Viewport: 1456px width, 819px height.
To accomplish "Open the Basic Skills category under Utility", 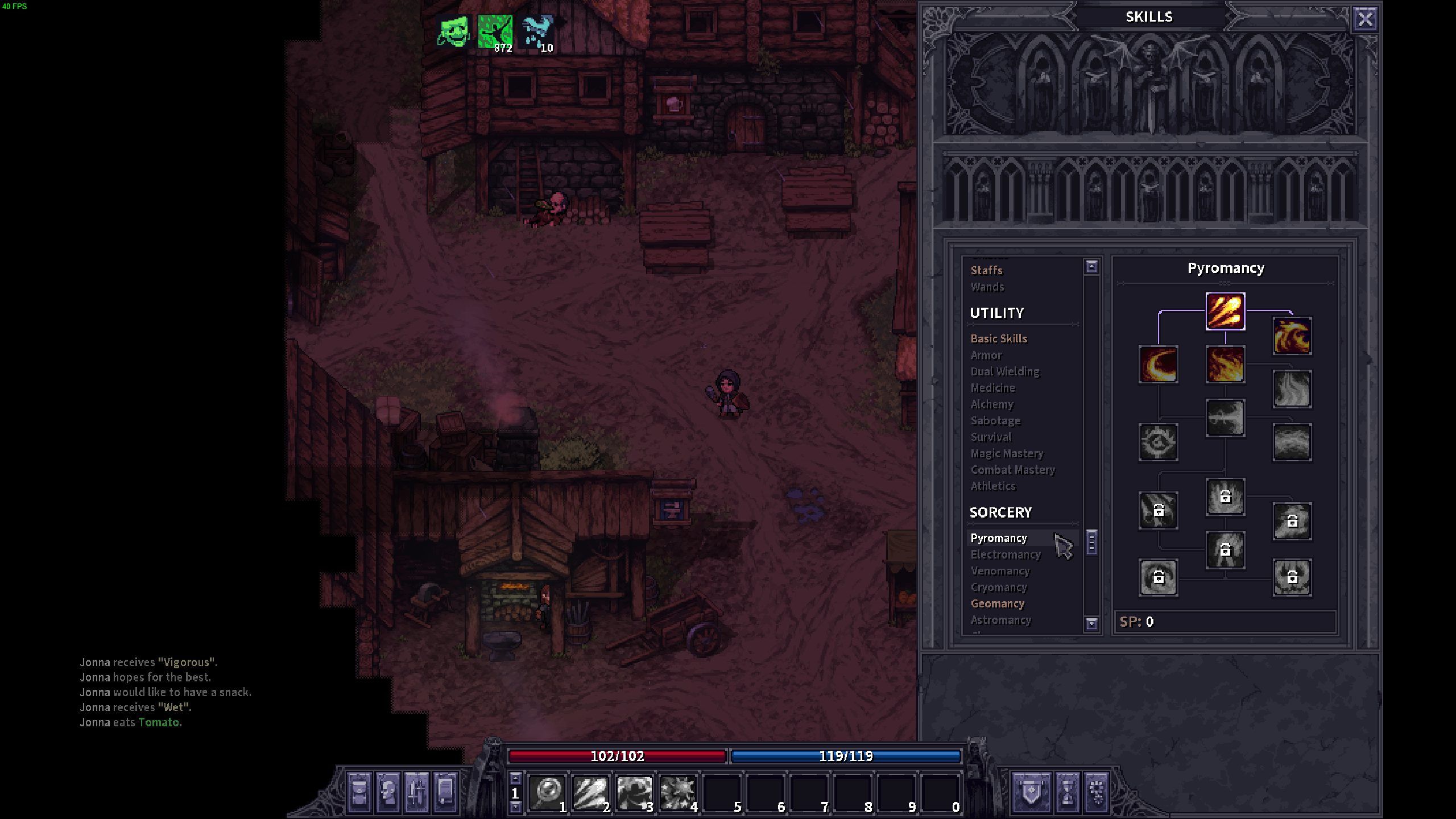I will [x=999, y=338].
